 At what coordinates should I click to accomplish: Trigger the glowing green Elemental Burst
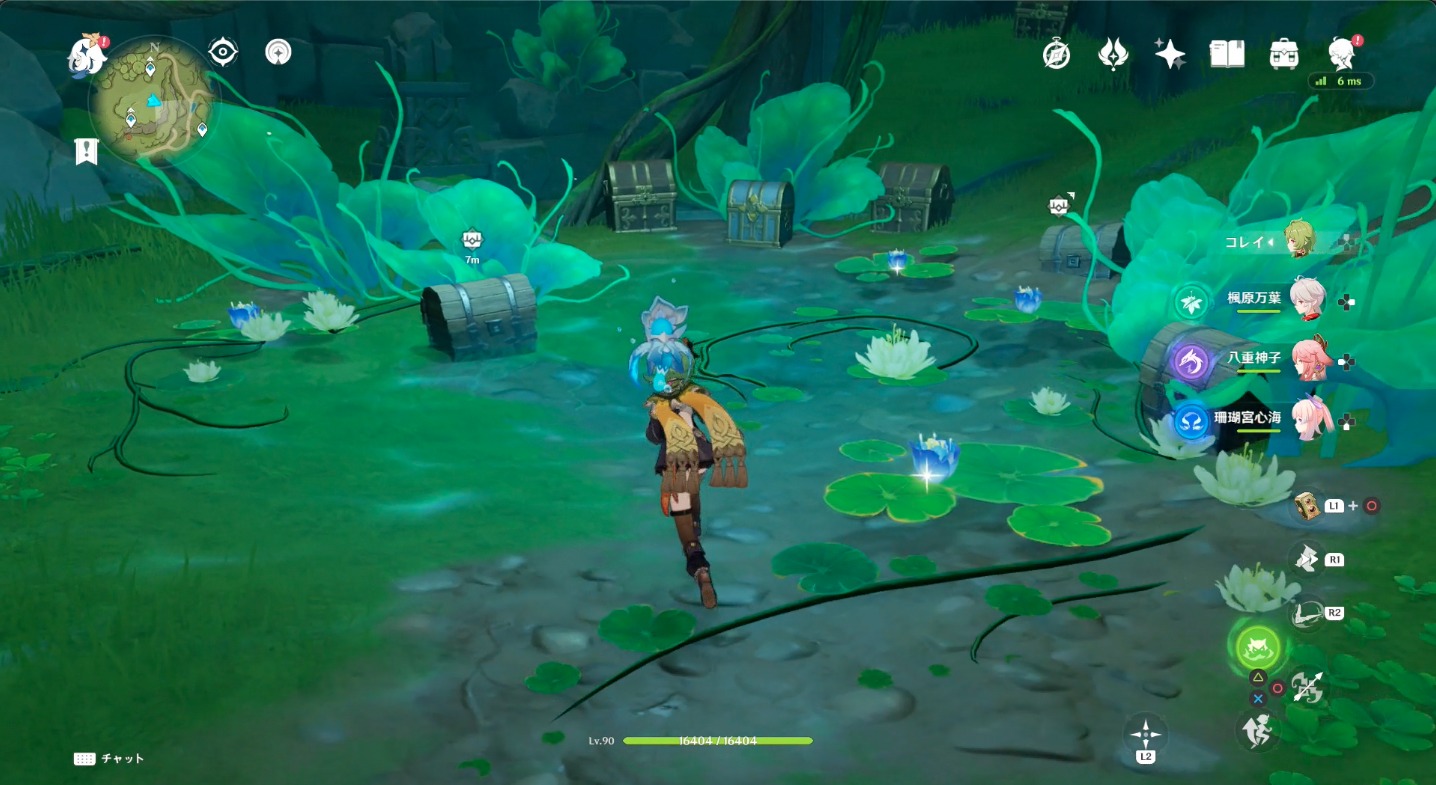1257,648
